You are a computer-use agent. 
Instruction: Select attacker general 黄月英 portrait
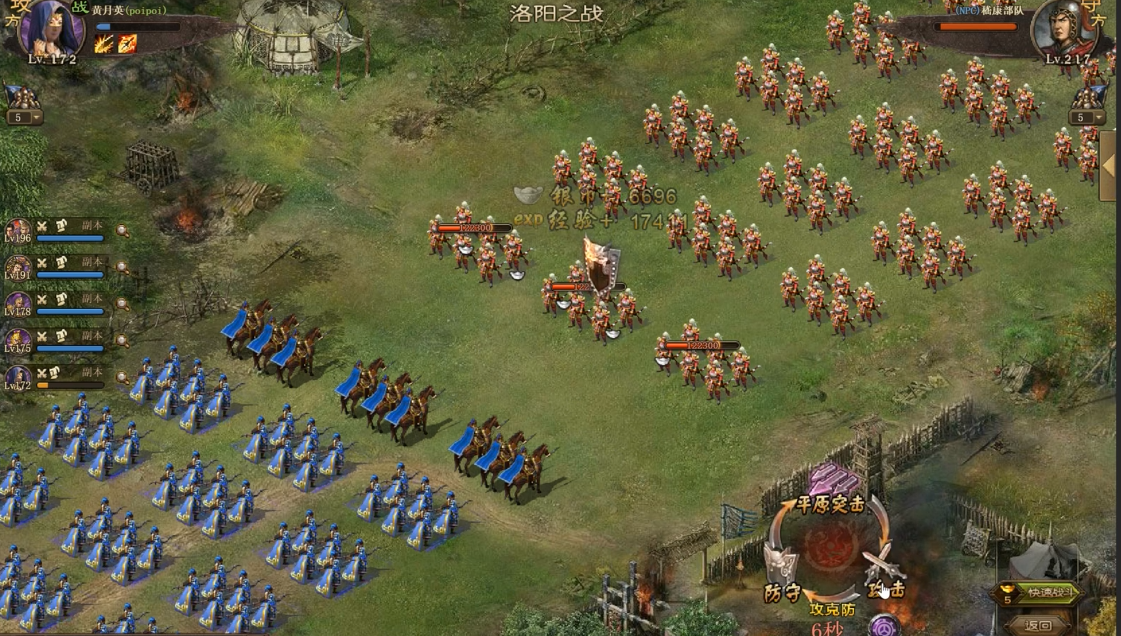click(x=48, y=30)
